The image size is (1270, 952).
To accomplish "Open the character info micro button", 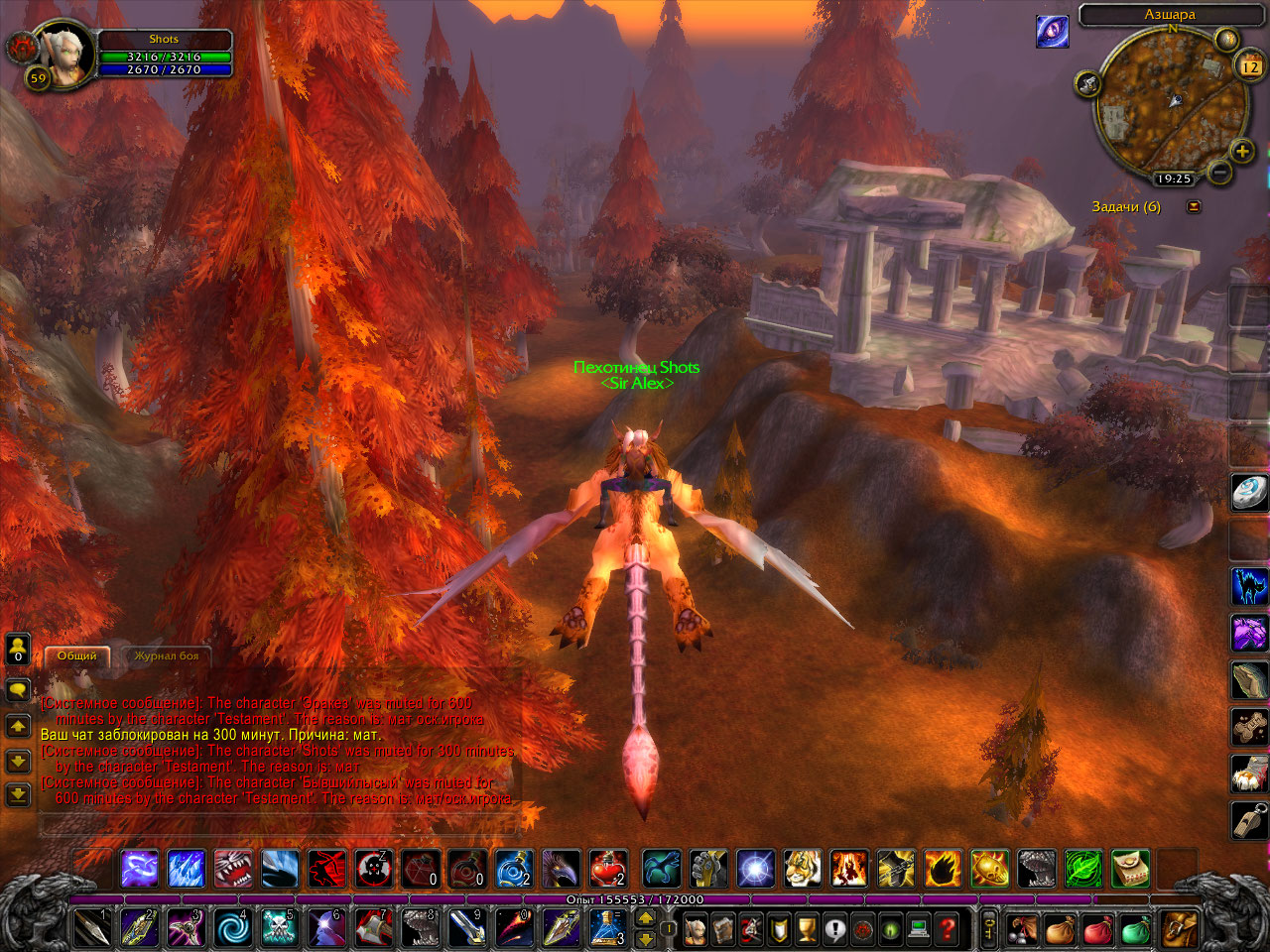I will pos(696,929).
